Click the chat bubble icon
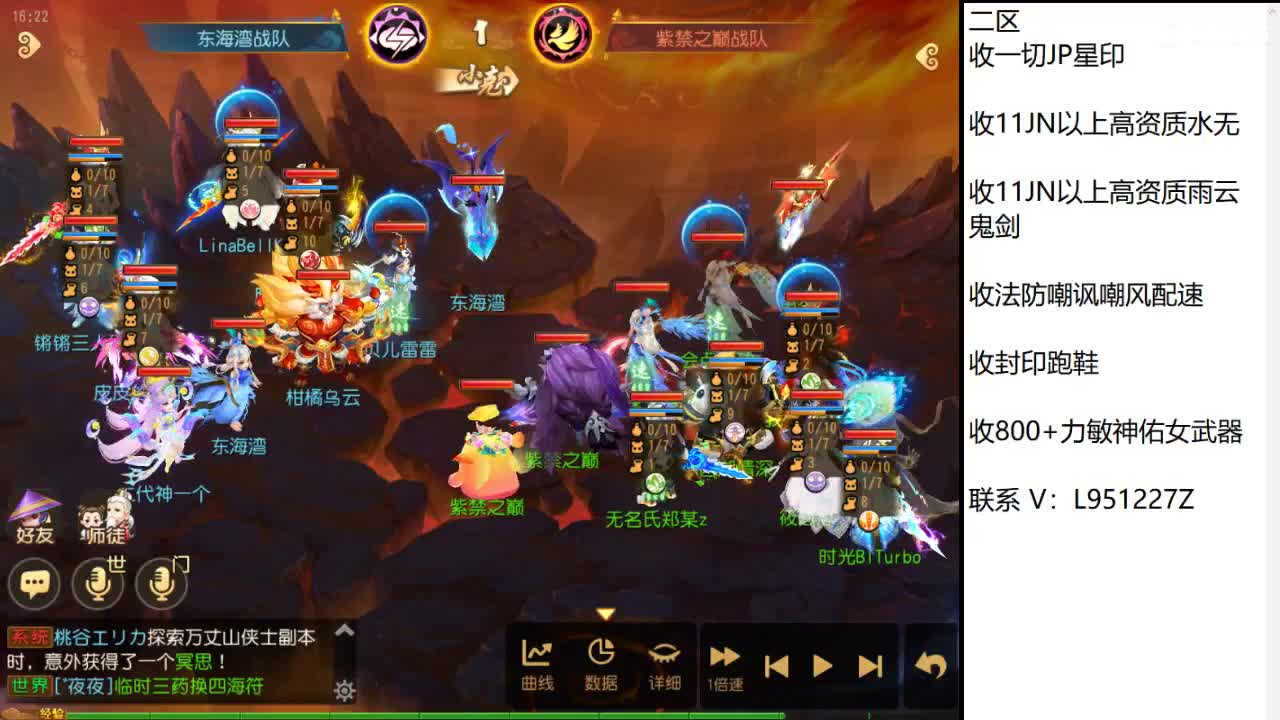 click(x=35, y=583)
